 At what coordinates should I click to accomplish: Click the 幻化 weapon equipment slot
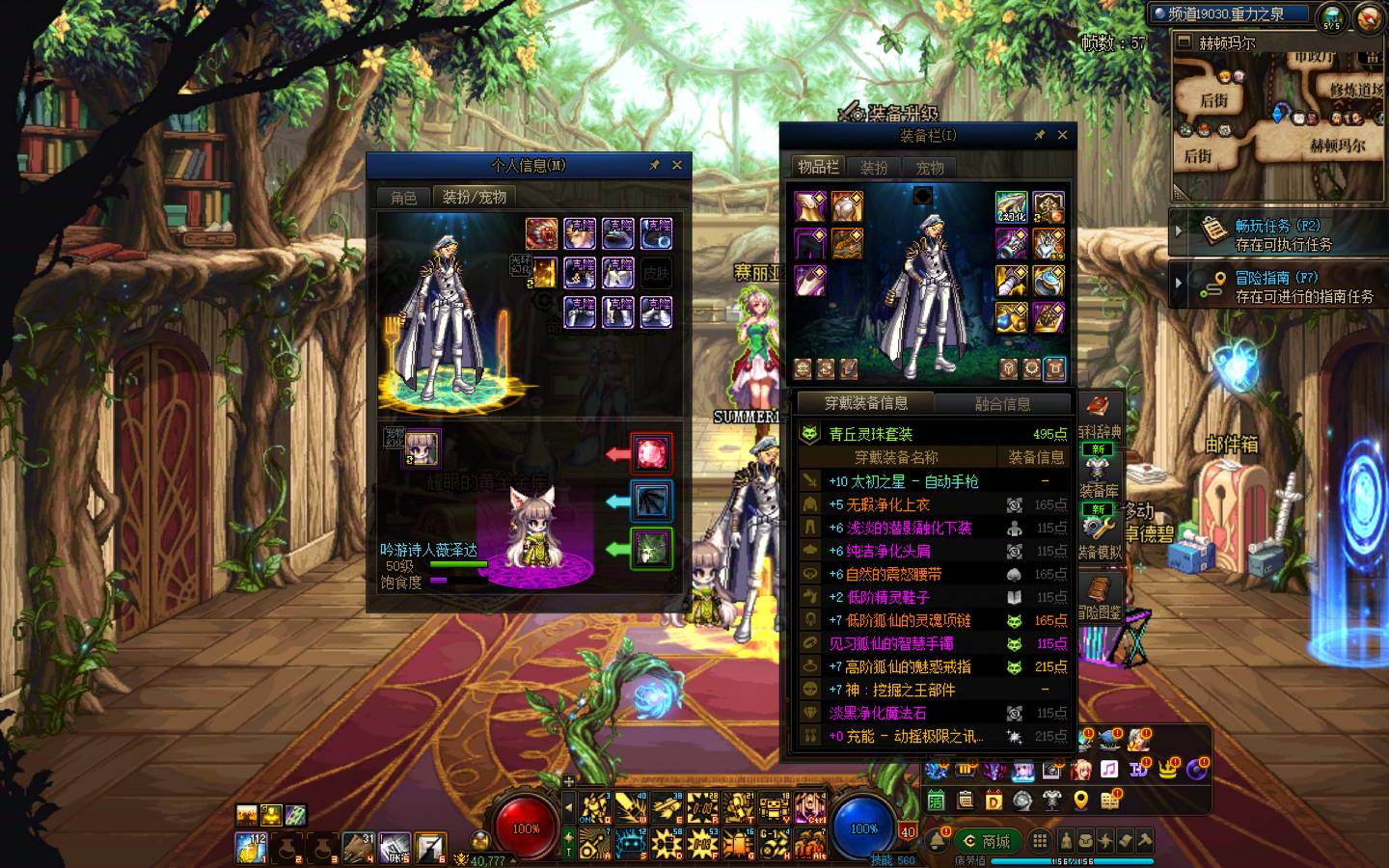point(1011,207)
